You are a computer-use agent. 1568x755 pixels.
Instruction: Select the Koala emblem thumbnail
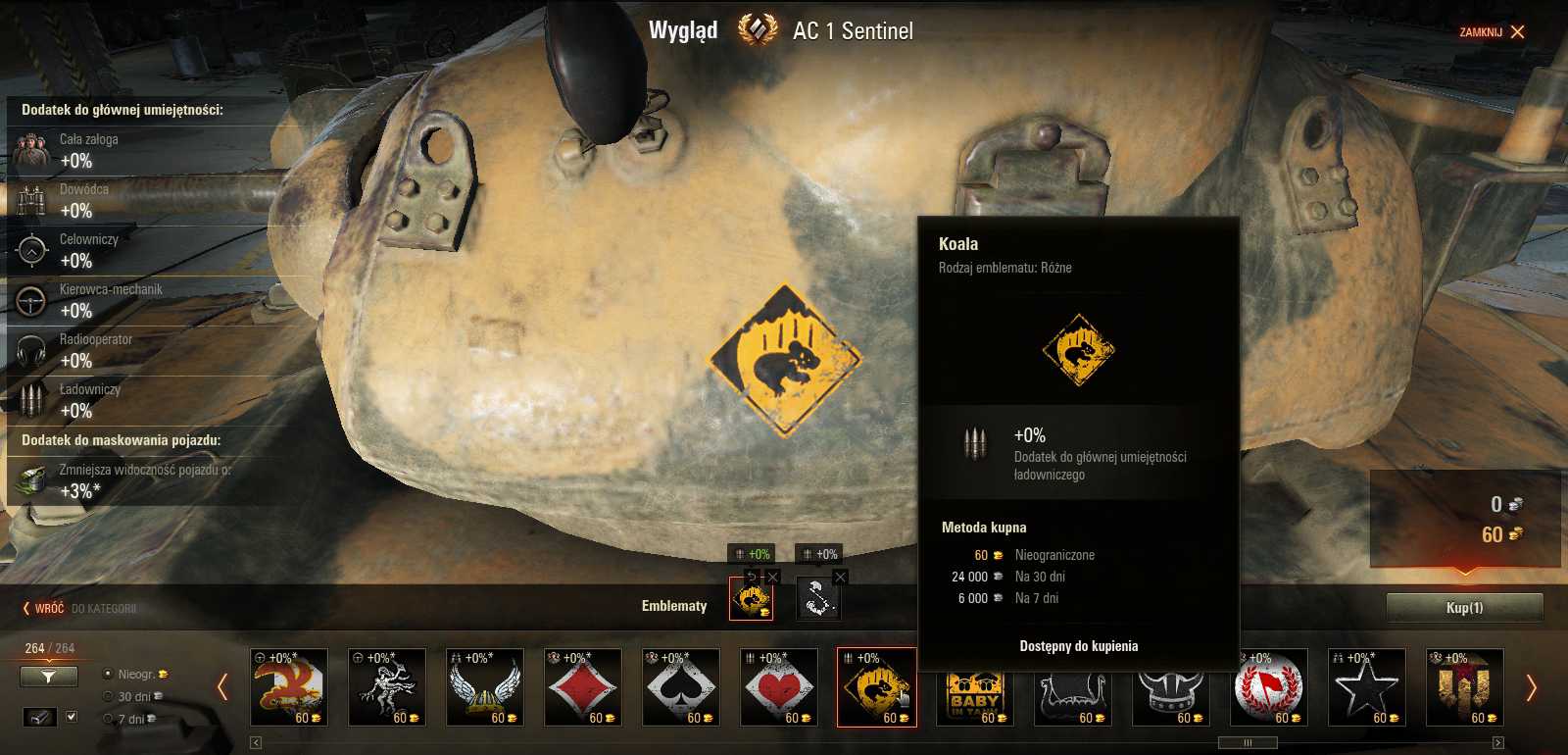coord(876,686)
